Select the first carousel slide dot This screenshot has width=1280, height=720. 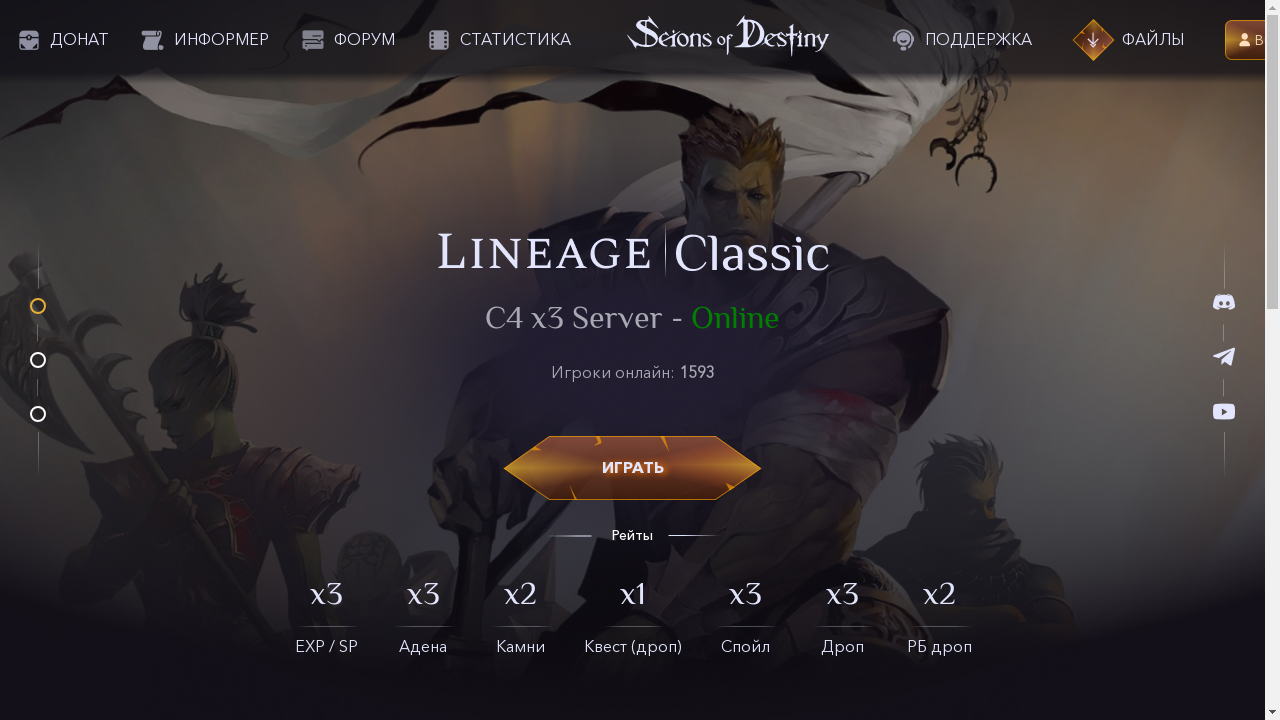coord(37,307)
